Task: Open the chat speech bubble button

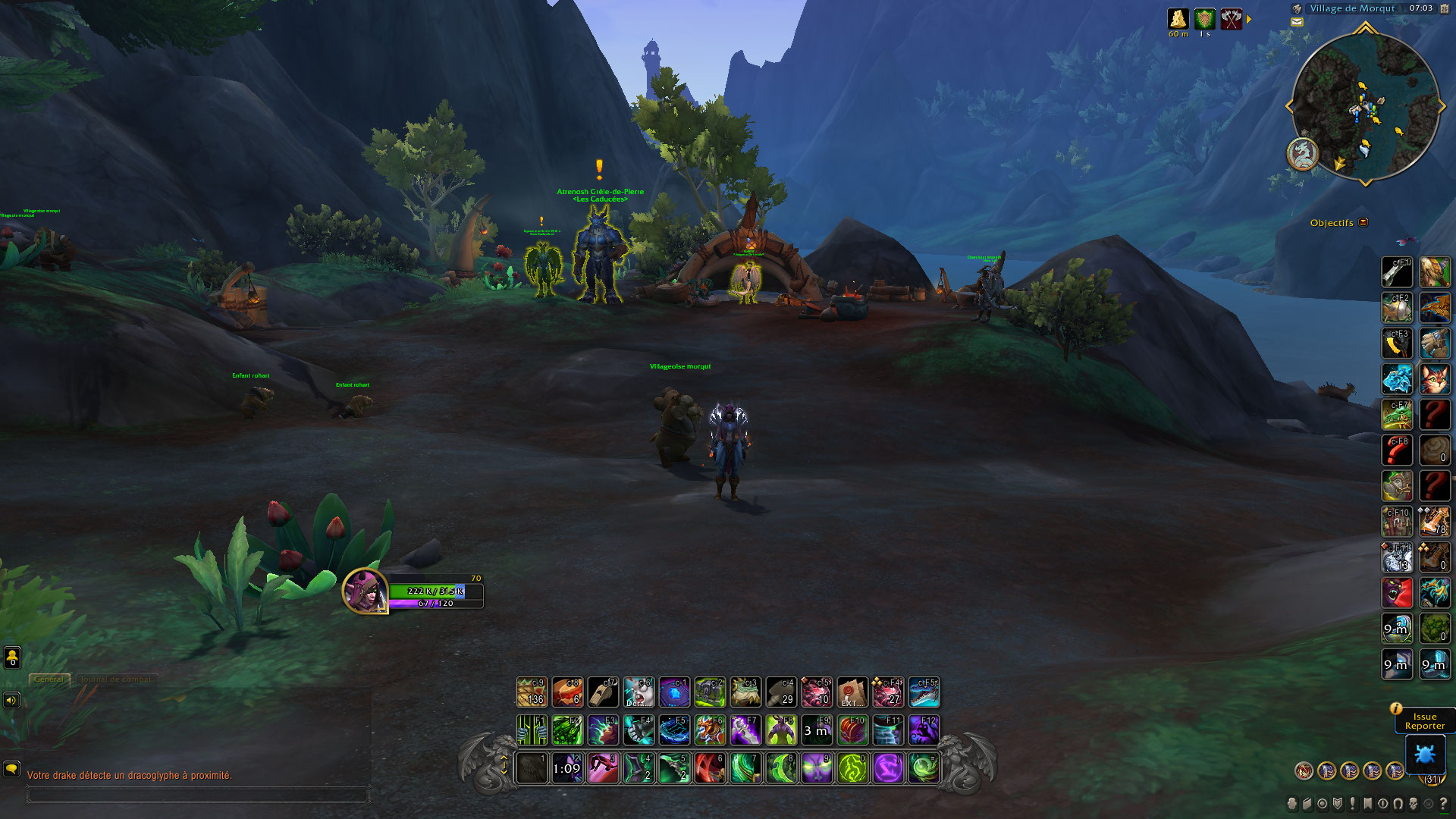Action: (x=11, y=769)
